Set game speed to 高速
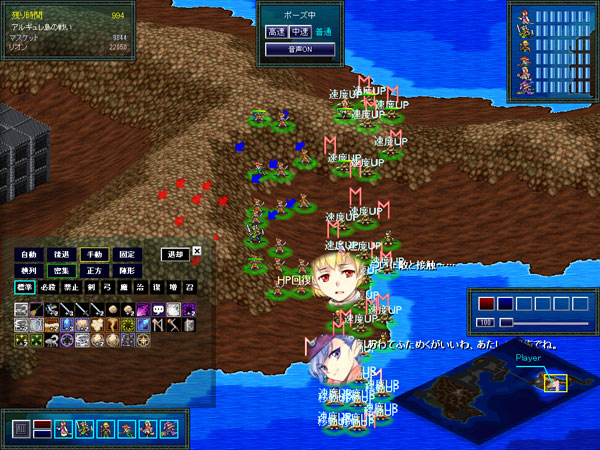 coord(277,32)
